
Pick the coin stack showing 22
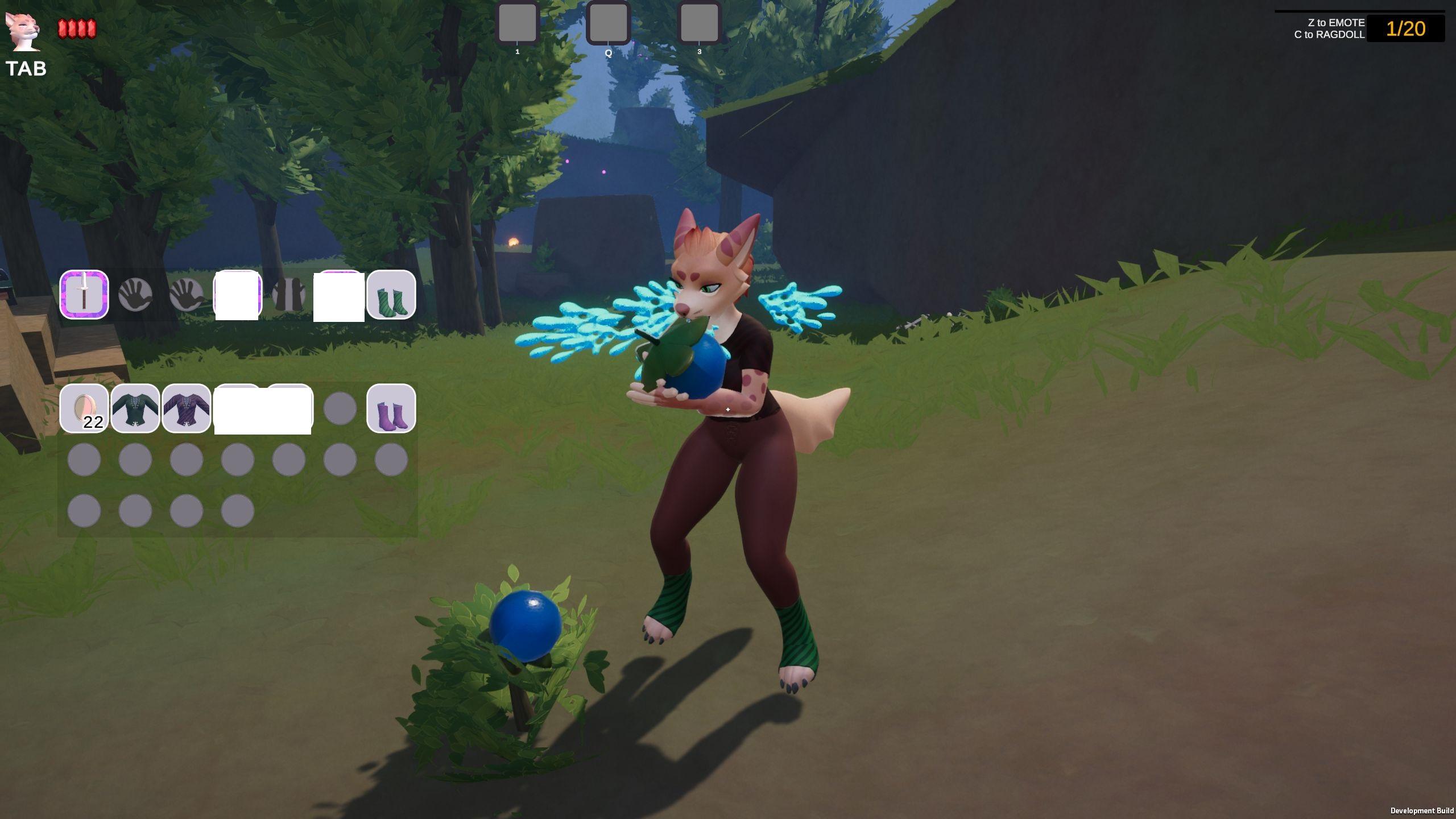point(84,408)
